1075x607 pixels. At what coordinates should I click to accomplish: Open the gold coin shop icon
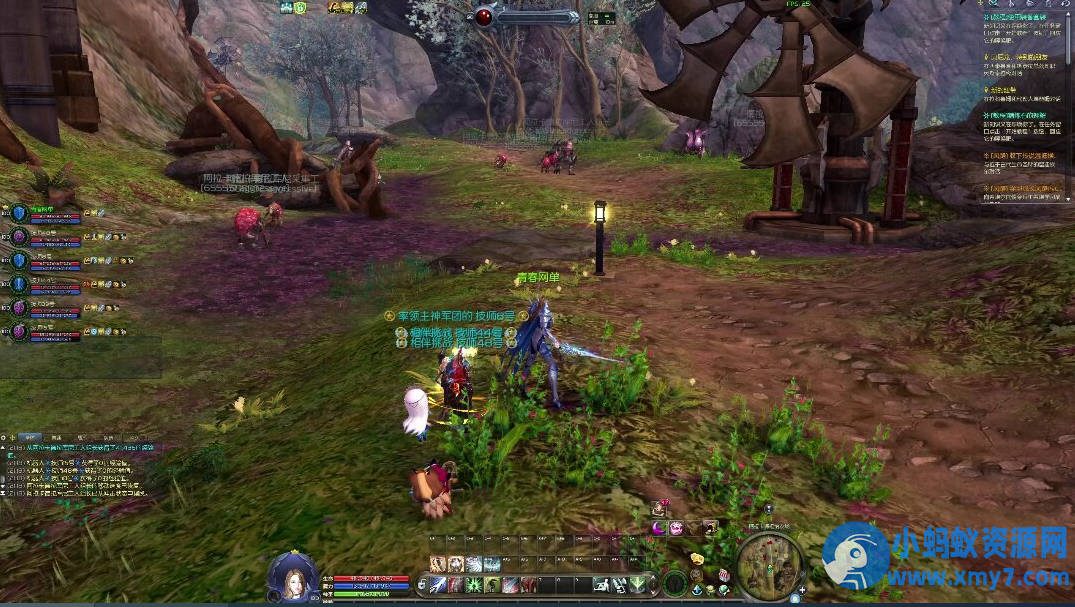696,557
